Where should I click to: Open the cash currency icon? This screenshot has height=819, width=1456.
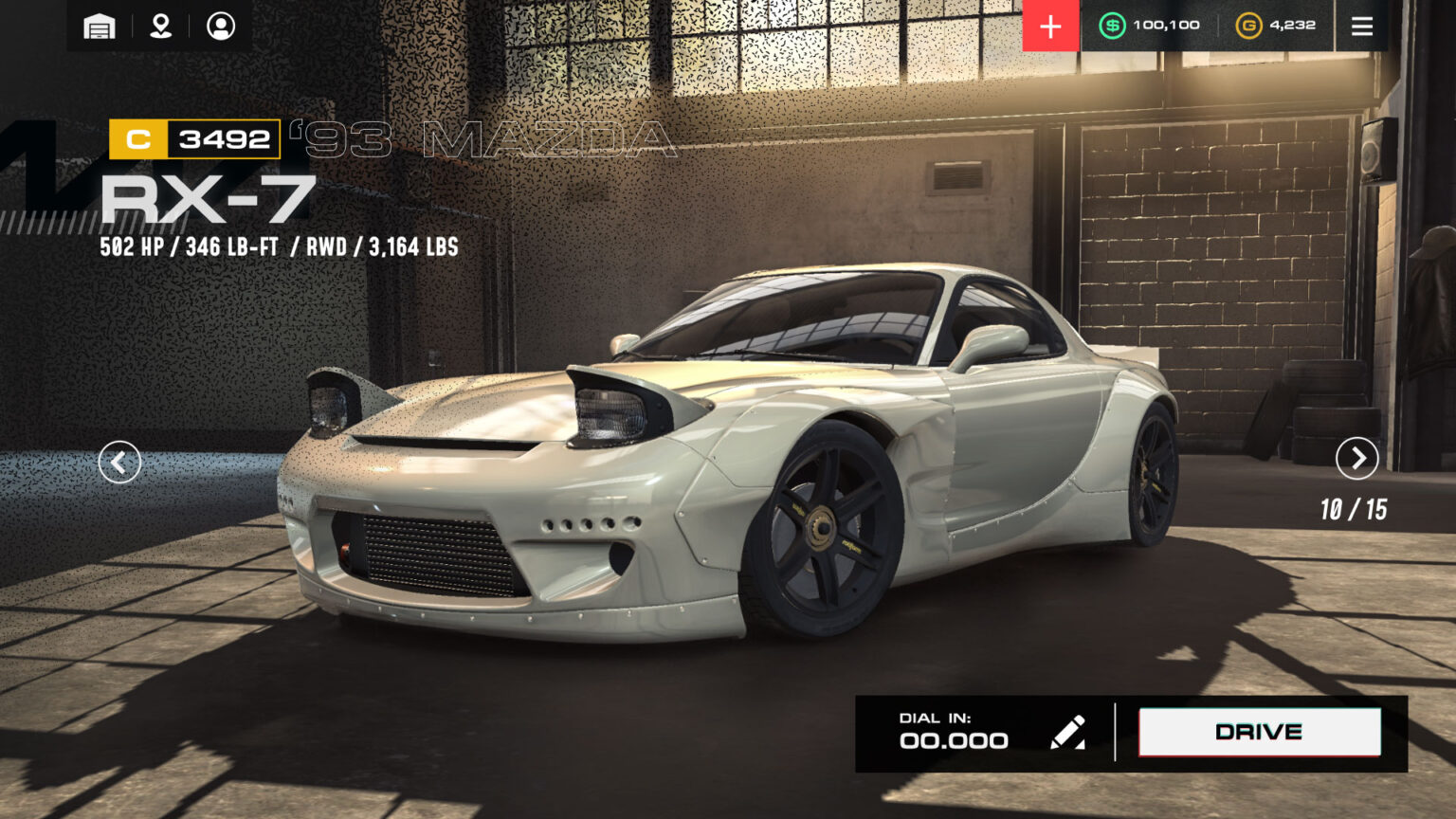(x=1114, y=25)
